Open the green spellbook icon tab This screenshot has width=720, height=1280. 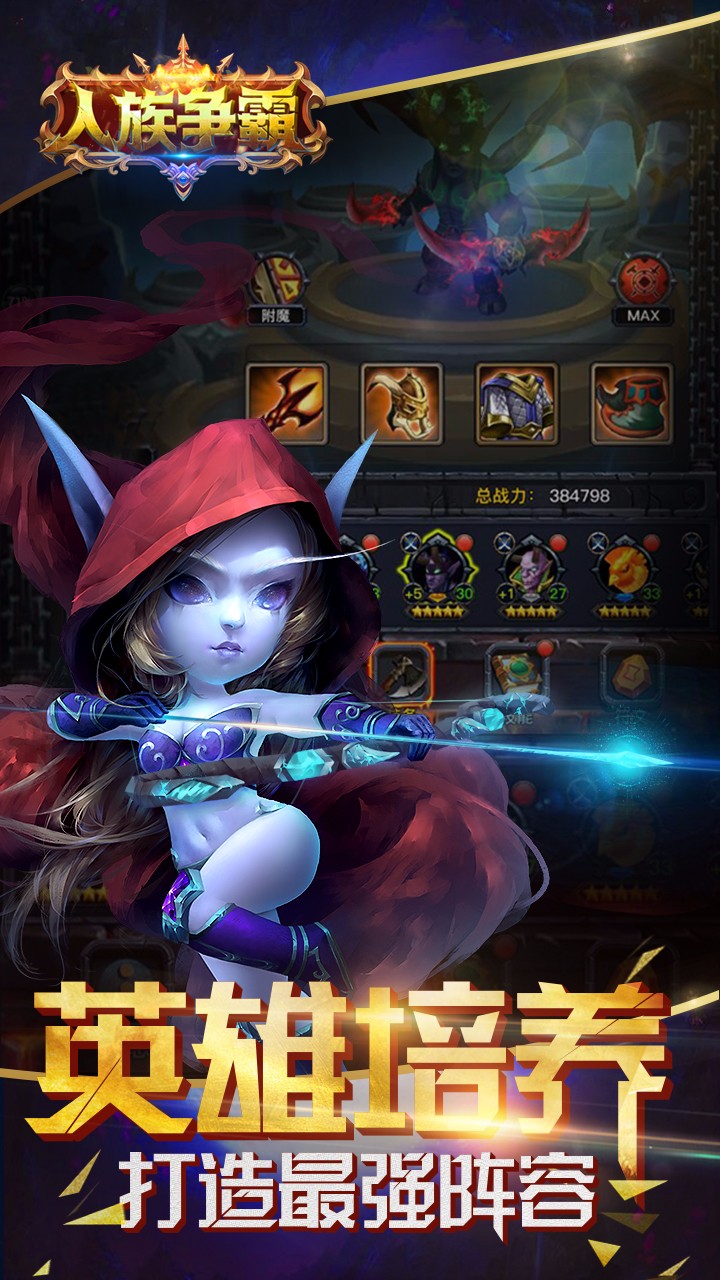518,675
